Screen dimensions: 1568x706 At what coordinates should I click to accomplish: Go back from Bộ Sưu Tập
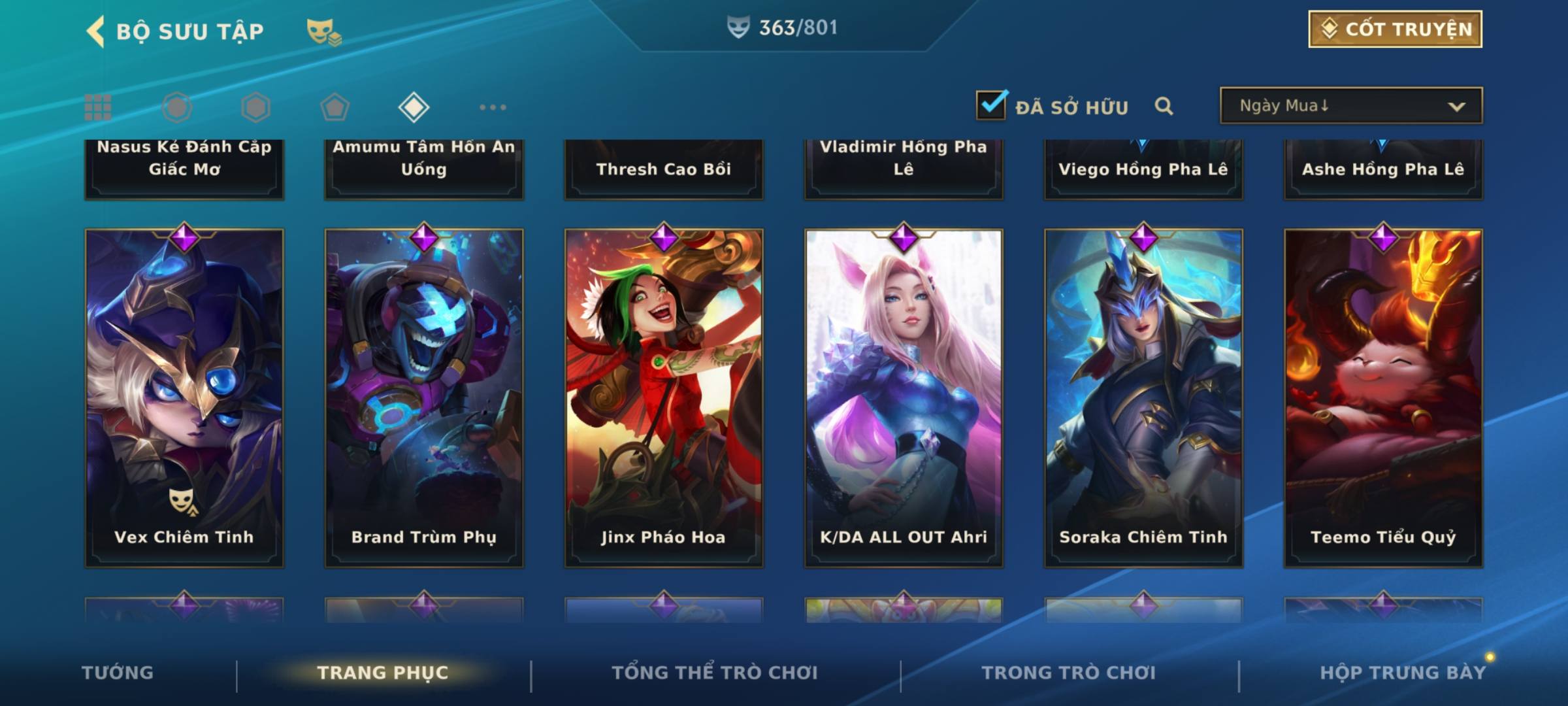click(x=96, y=31)
